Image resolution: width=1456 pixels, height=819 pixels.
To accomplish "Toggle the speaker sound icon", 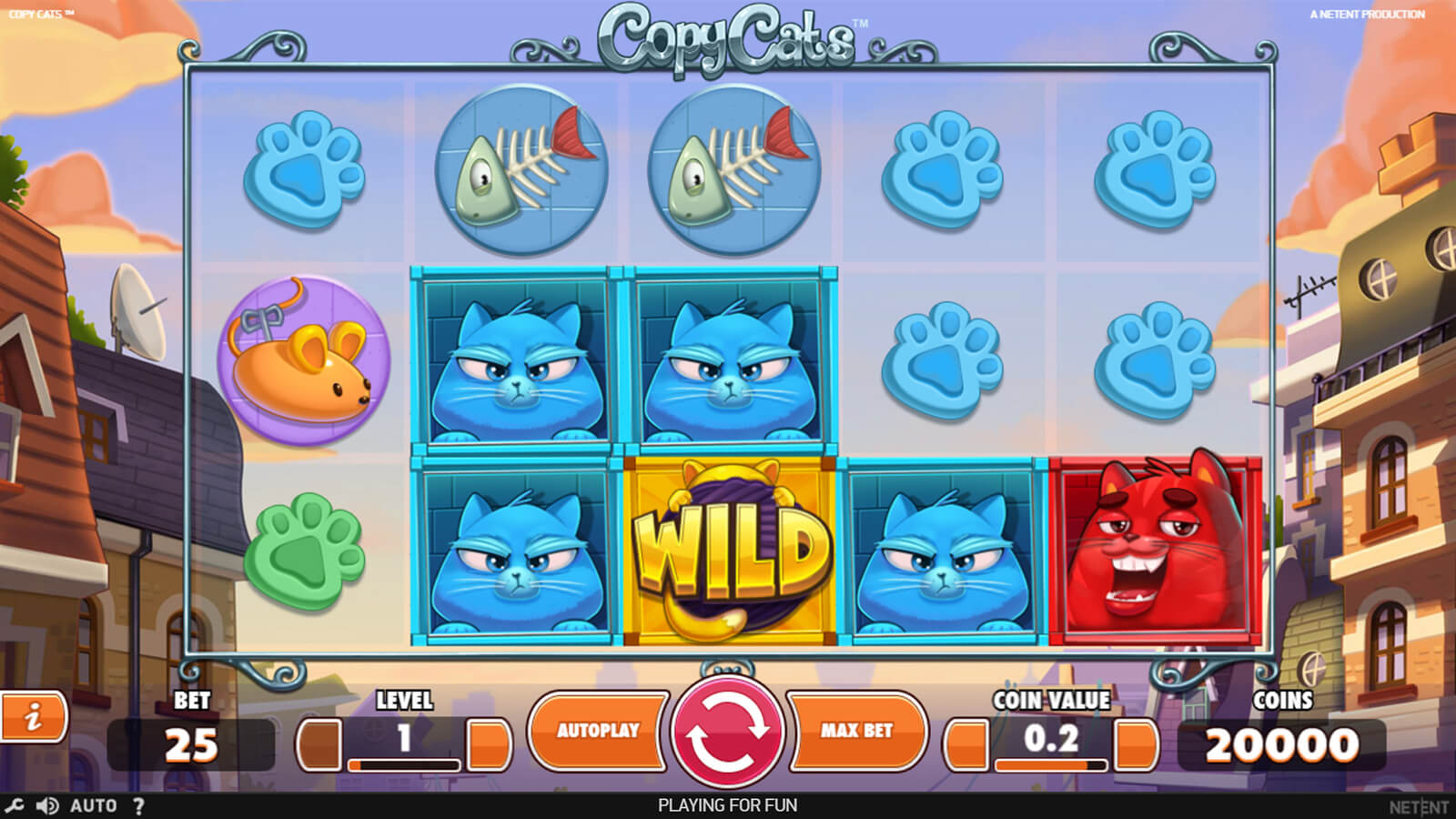I will 46,805.
